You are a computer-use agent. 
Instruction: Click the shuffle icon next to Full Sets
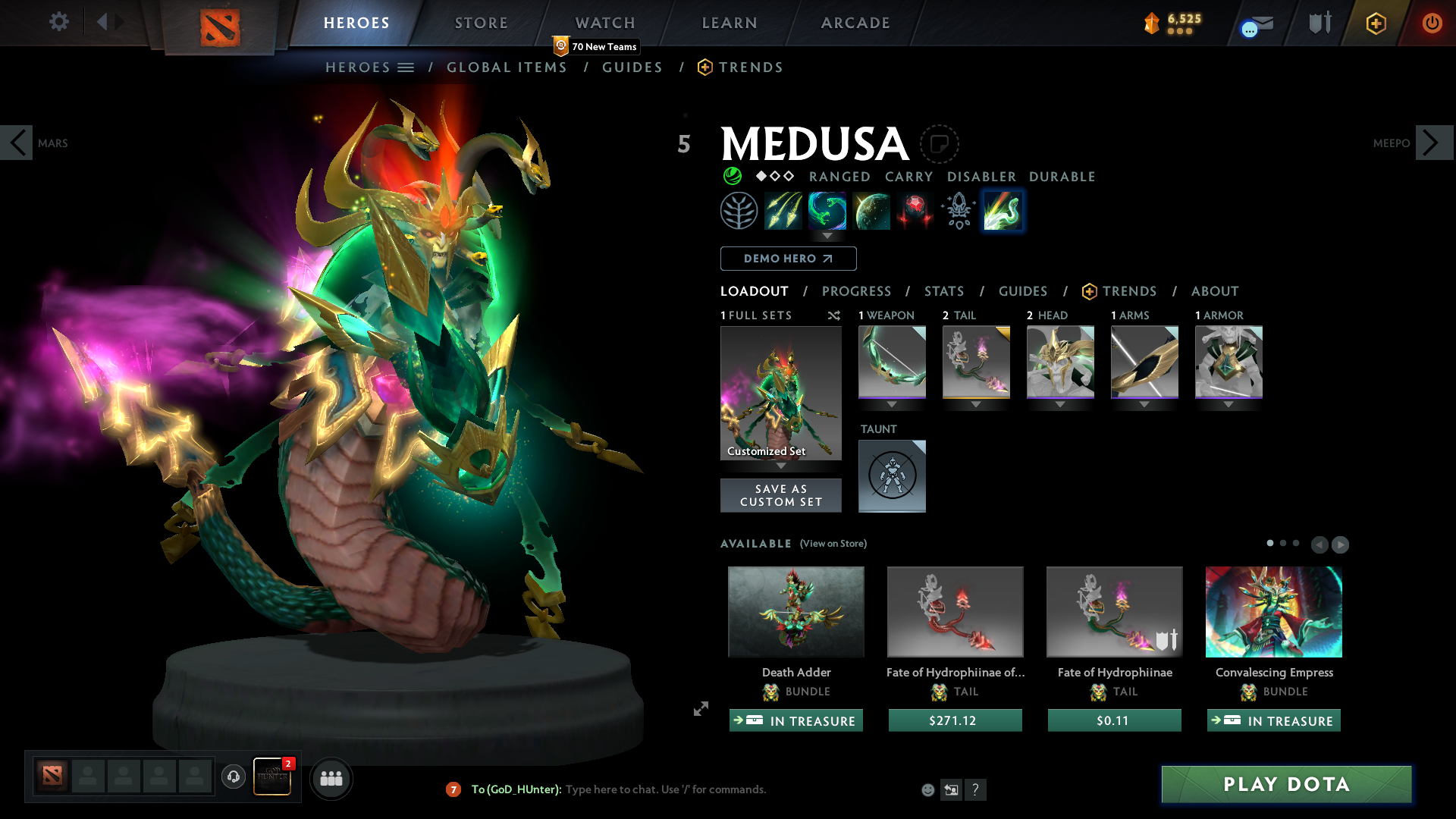(833, 315)
